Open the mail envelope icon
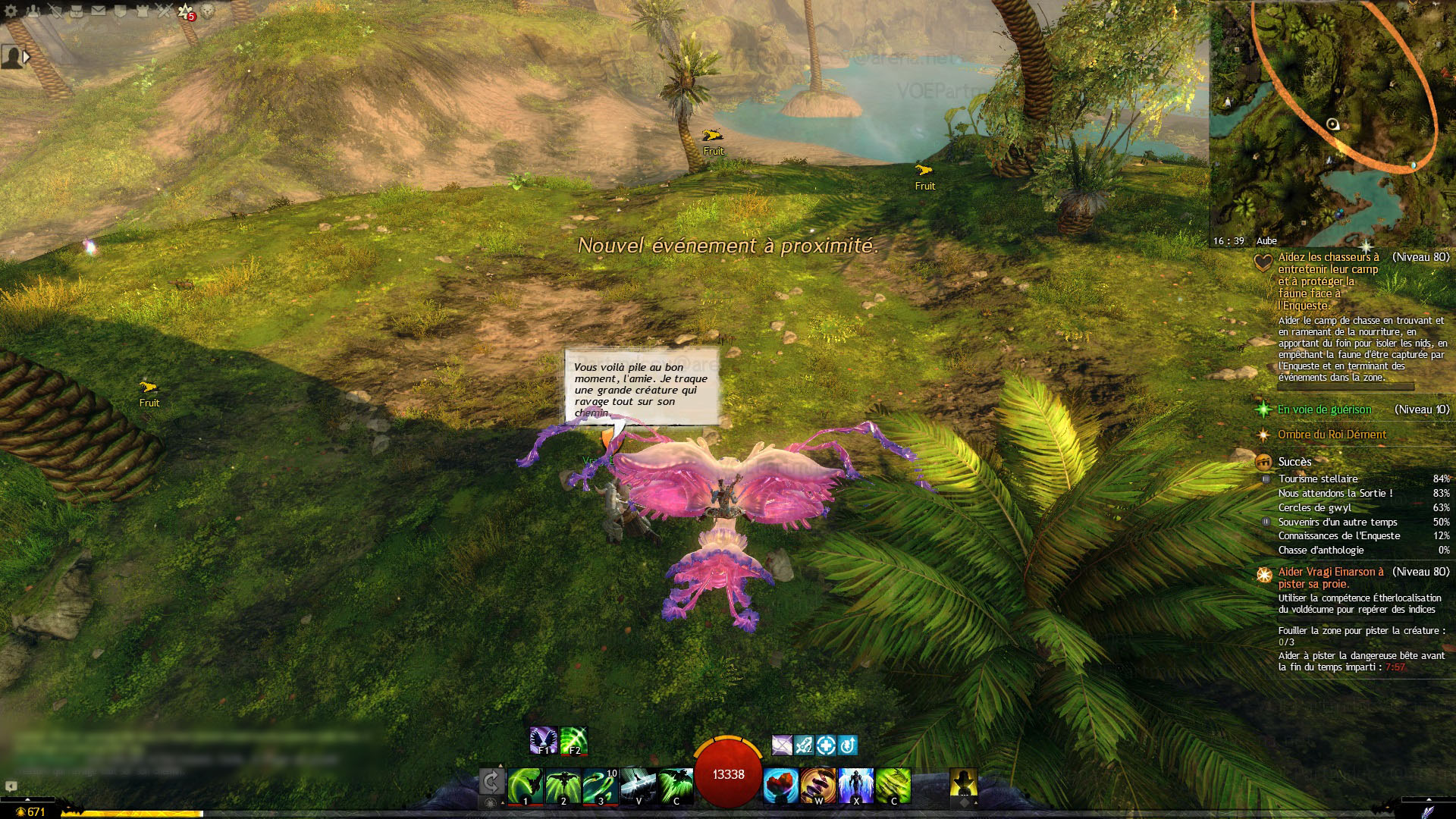 [99, 11]
